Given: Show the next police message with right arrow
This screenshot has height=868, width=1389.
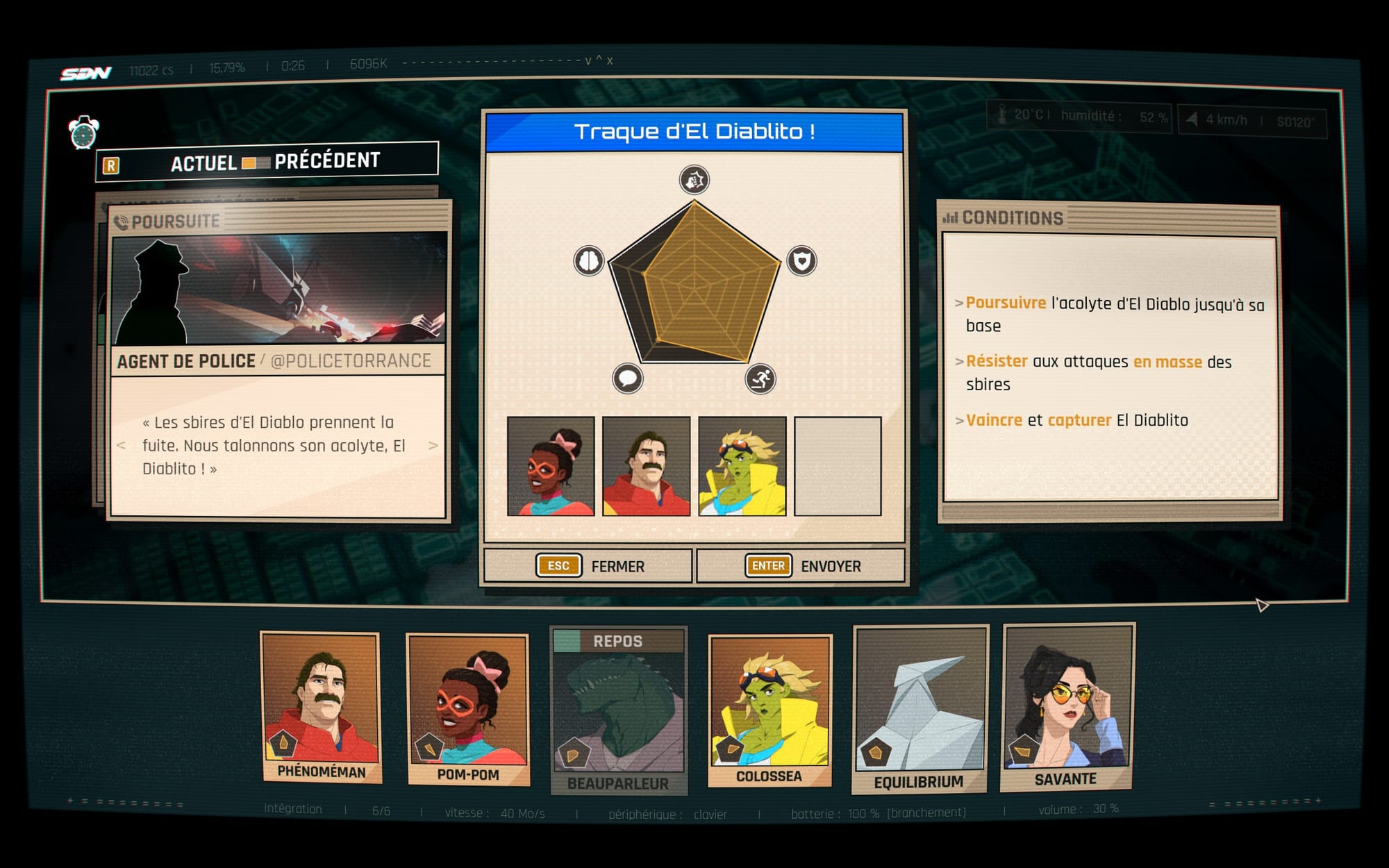Looking at the screenshot, I should point(433,446).
